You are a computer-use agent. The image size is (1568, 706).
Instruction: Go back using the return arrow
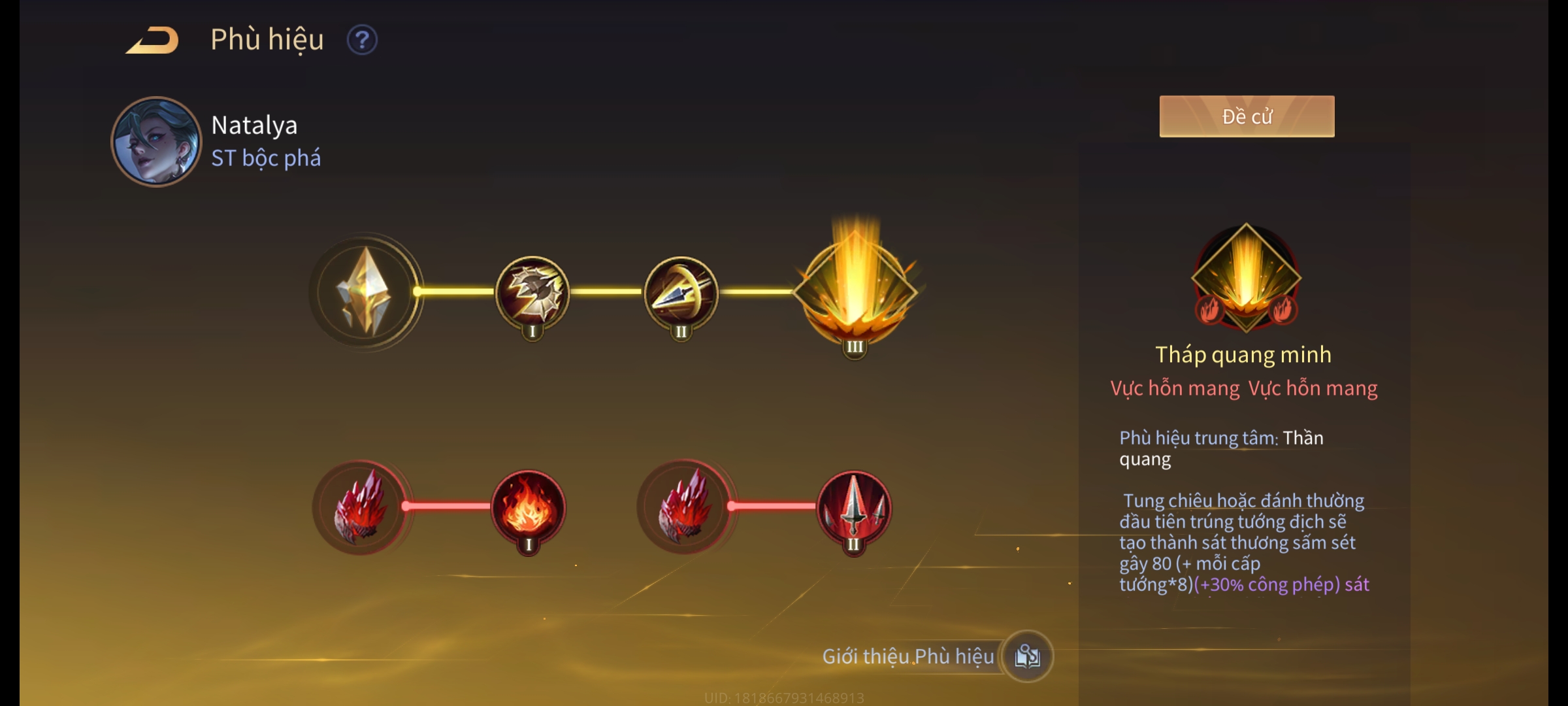click(x=153, y=41)
